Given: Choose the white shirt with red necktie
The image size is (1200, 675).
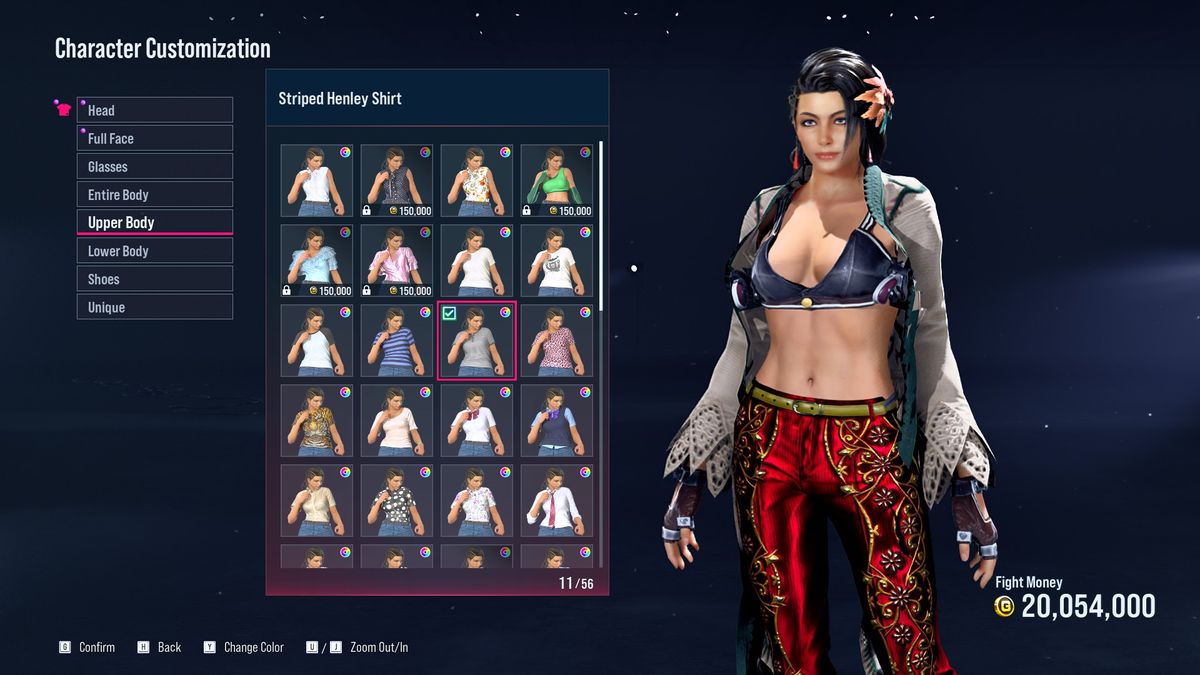Looking at the screenshot, I should (556, 501).
